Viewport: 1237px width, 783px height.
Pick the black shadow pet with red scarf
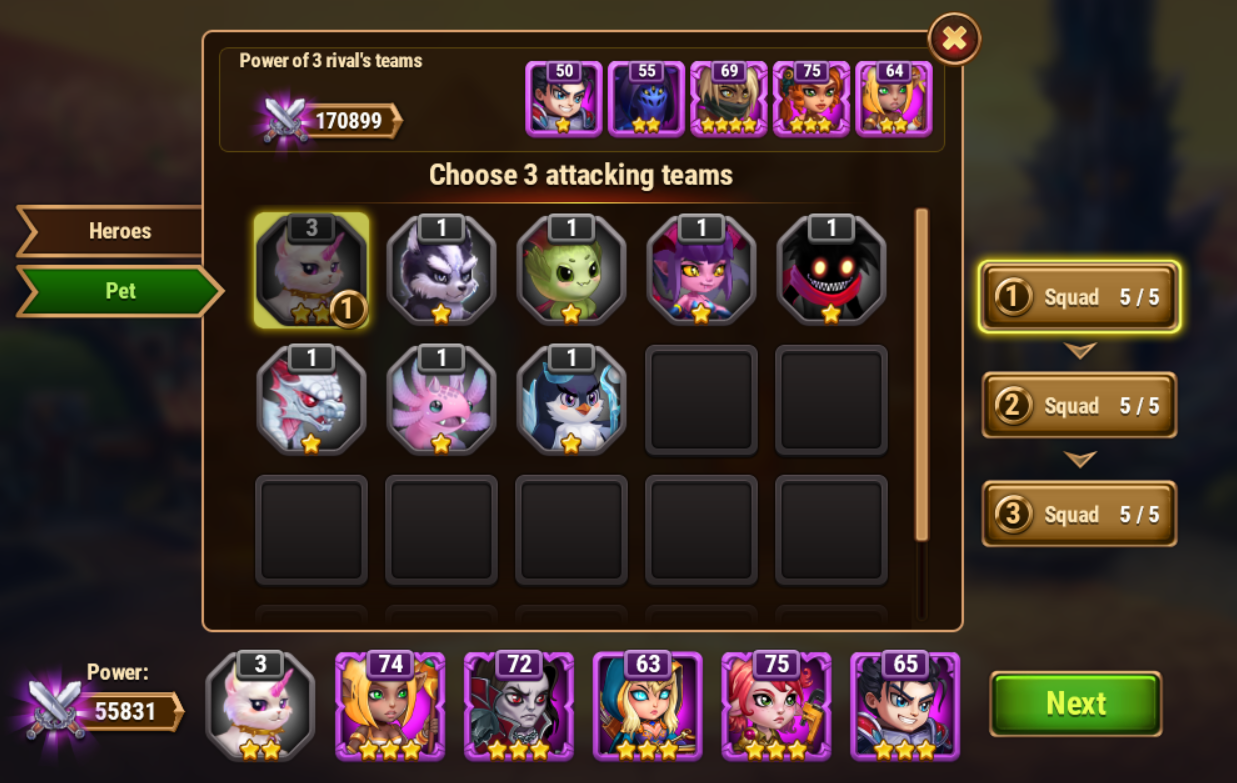[831, 271]
